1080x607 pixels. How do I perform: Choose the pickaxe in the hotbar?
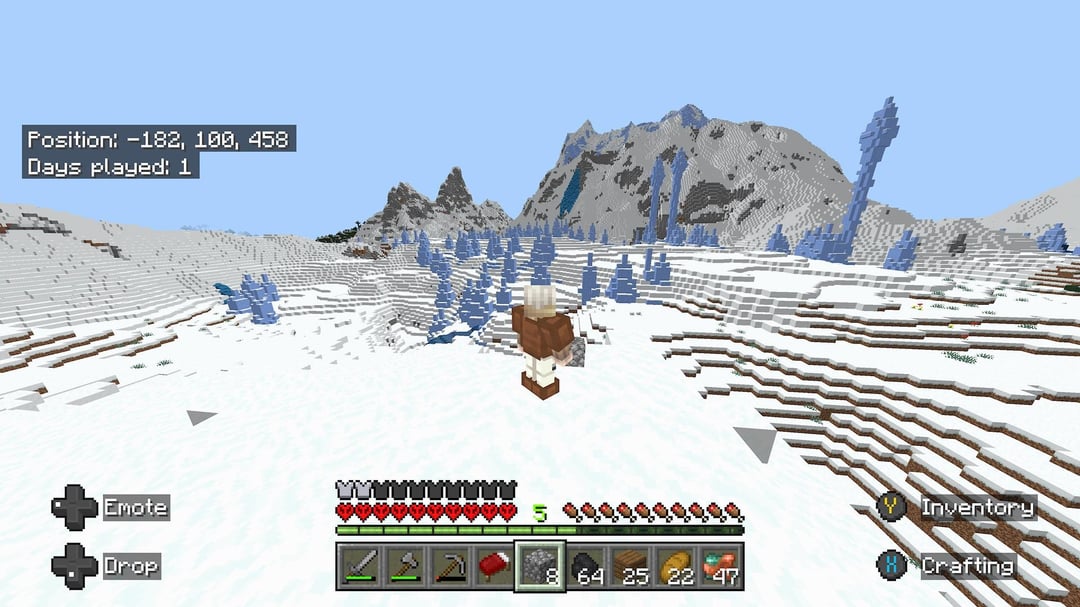(x=448, y=567)
